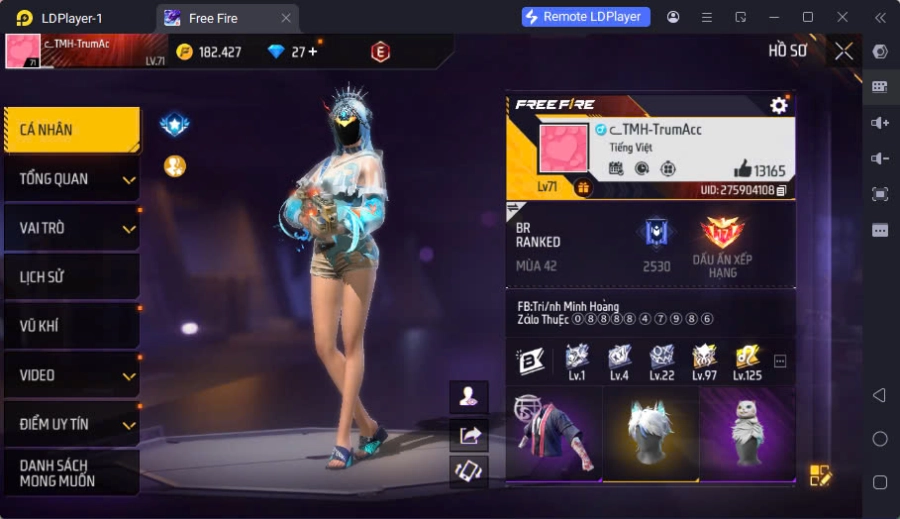Like the profile with thumbs-up icon
Image resolution: width=900 pixels, height=519 pixels.
click(742, 170)
